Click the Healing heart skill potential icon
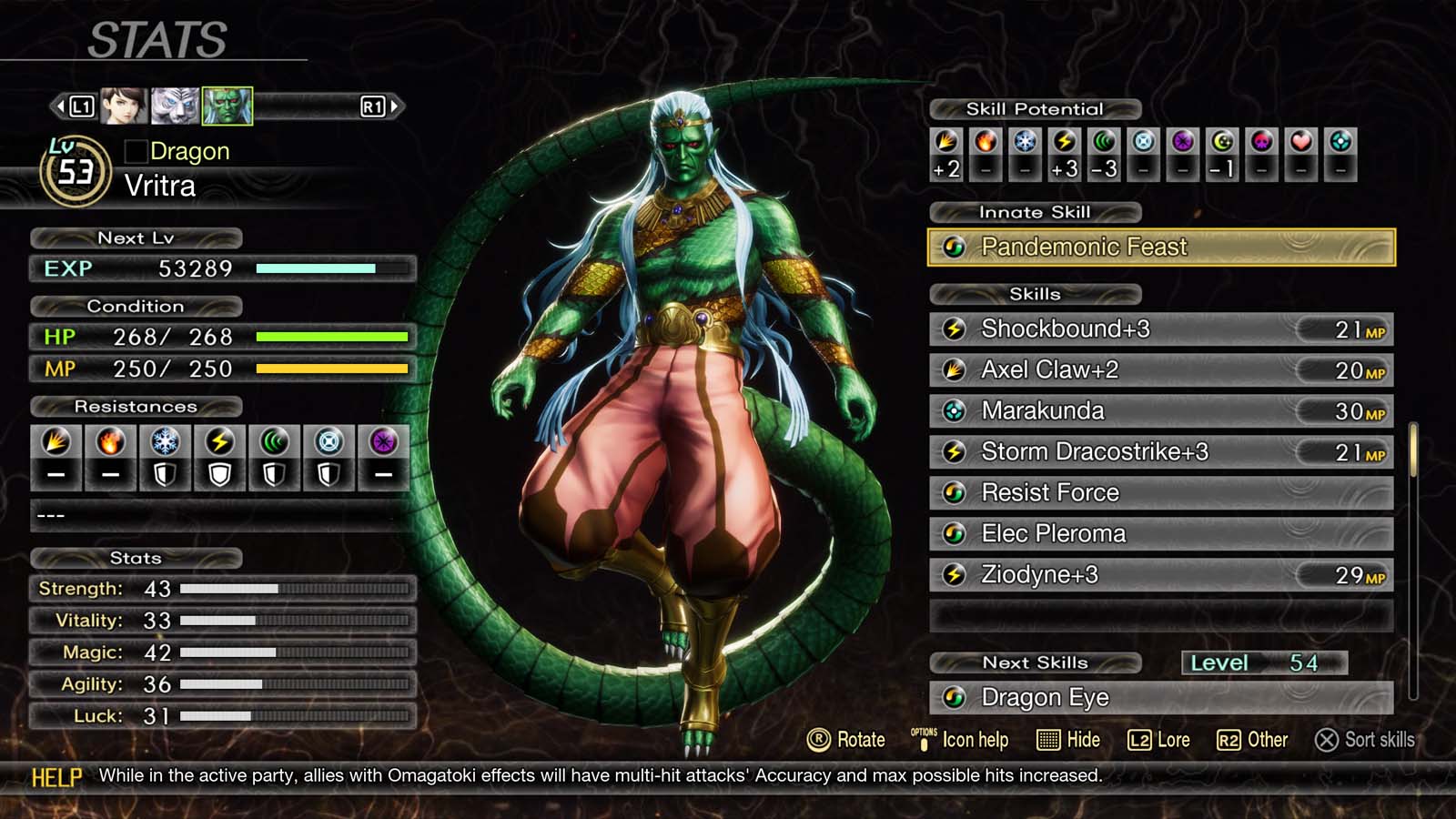Viewport: 1456px width, 819px height. [1299, 143]
